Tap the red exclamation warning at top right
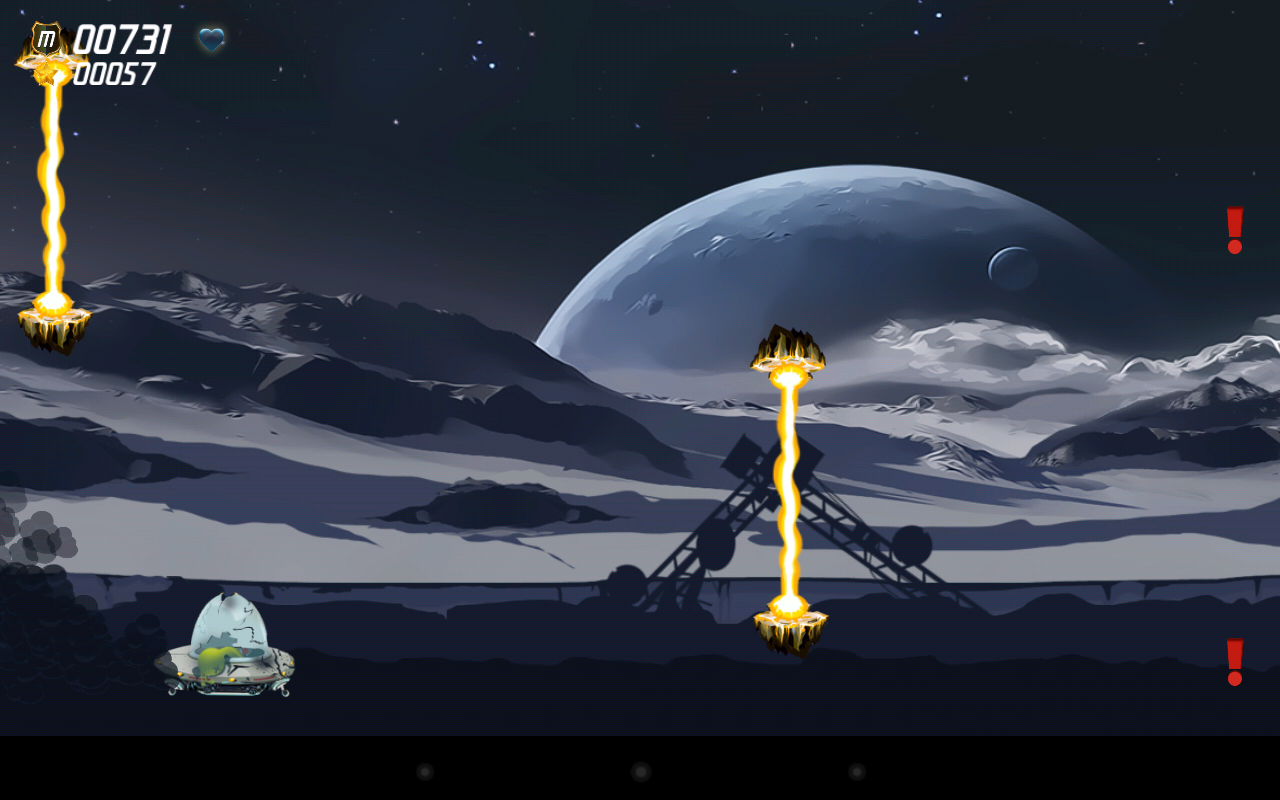The image size is (1280, 800). [1233, 231]
